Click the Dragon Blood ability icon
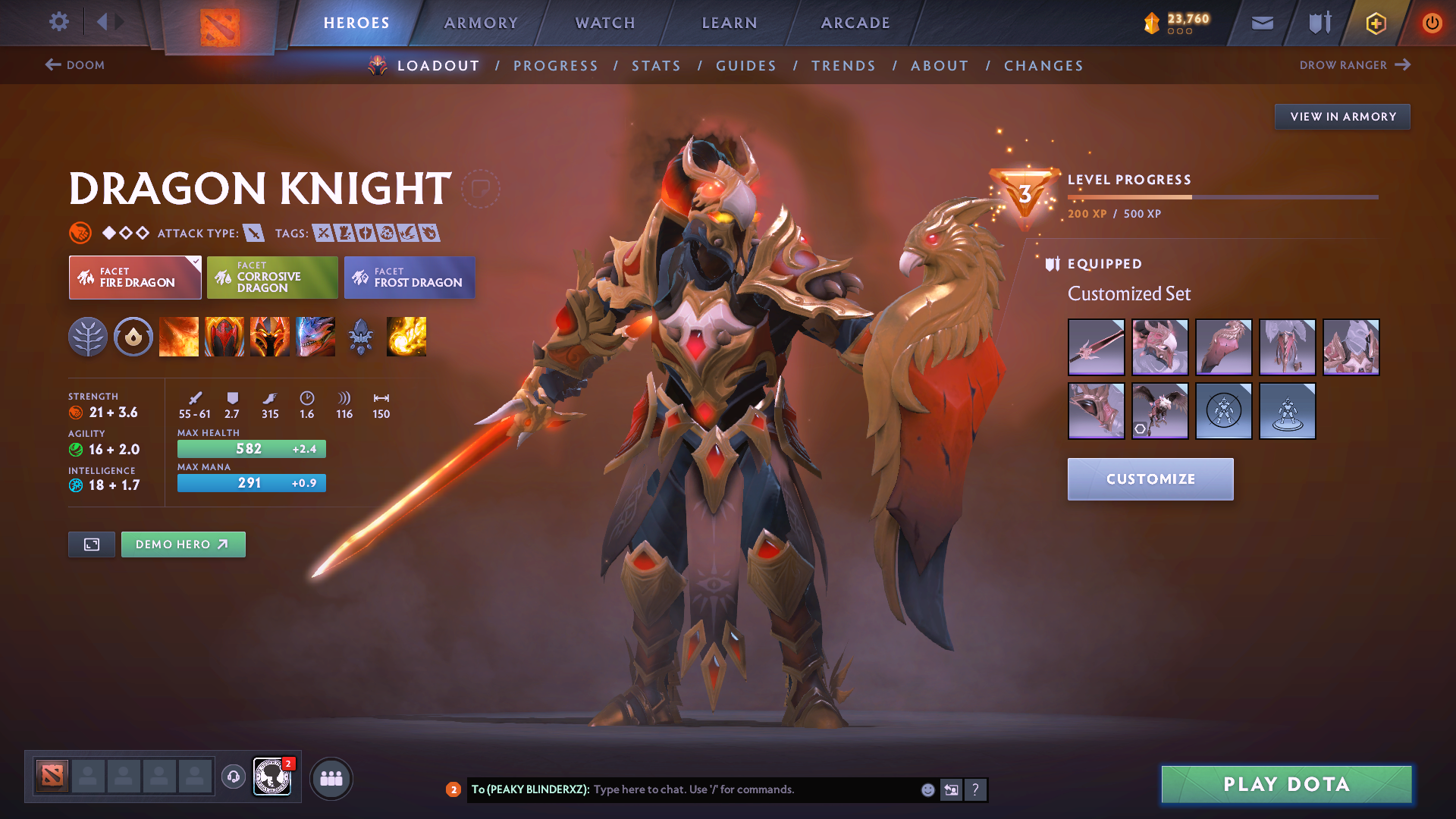This screenshot has width=1456, height=819. tap(224, 337)
